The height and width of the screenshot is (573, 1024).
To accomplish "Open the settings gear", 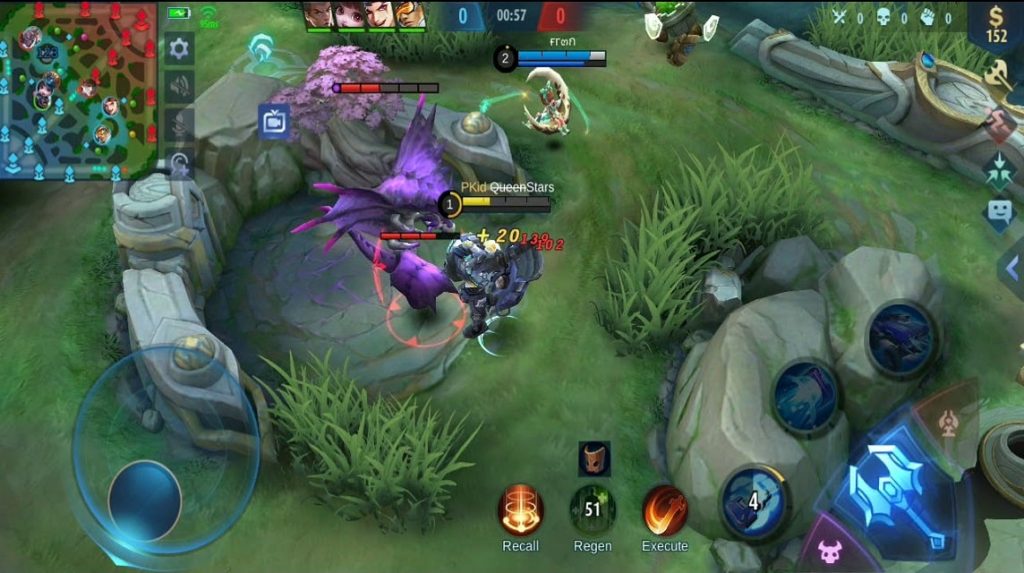I will tap(180, 47).
